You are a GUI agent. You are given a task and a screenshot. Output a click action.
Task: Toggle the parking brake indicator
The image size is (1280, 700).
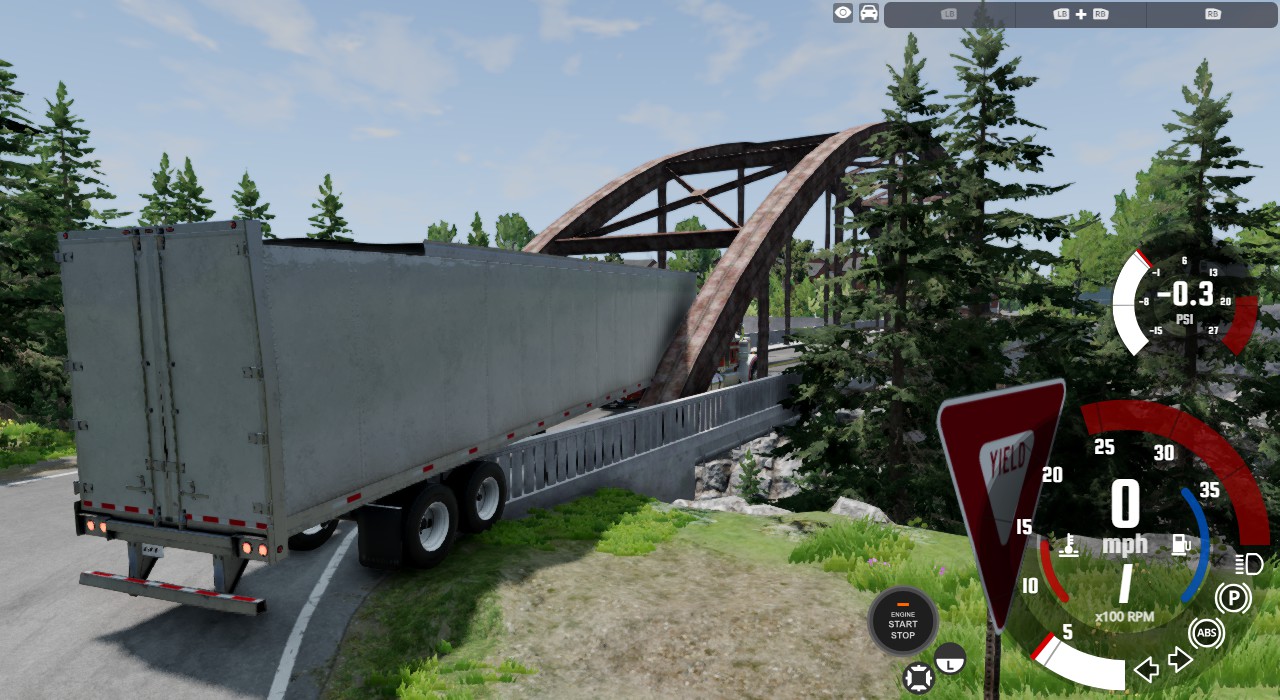point(1233,599)
